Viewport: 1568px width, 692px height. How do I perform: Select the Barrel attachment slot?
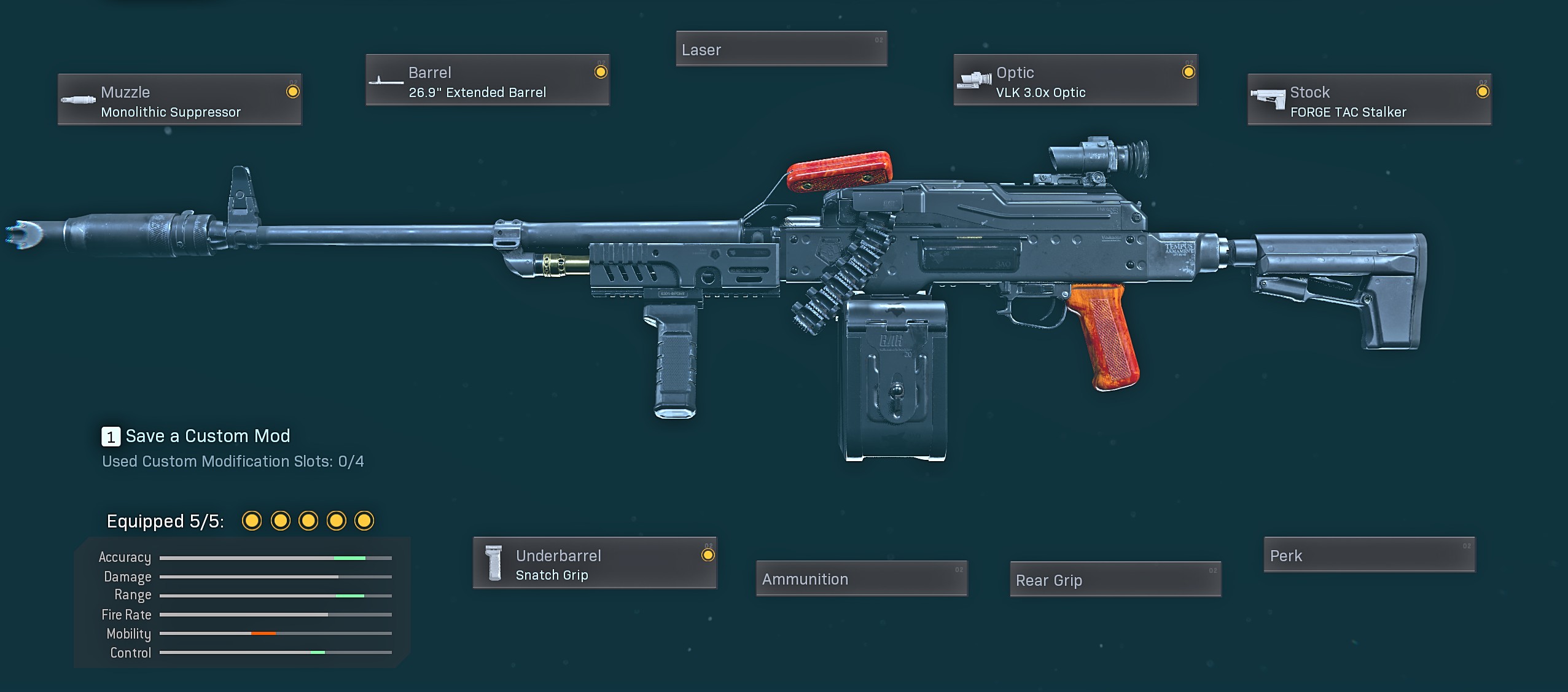[488, 80]
